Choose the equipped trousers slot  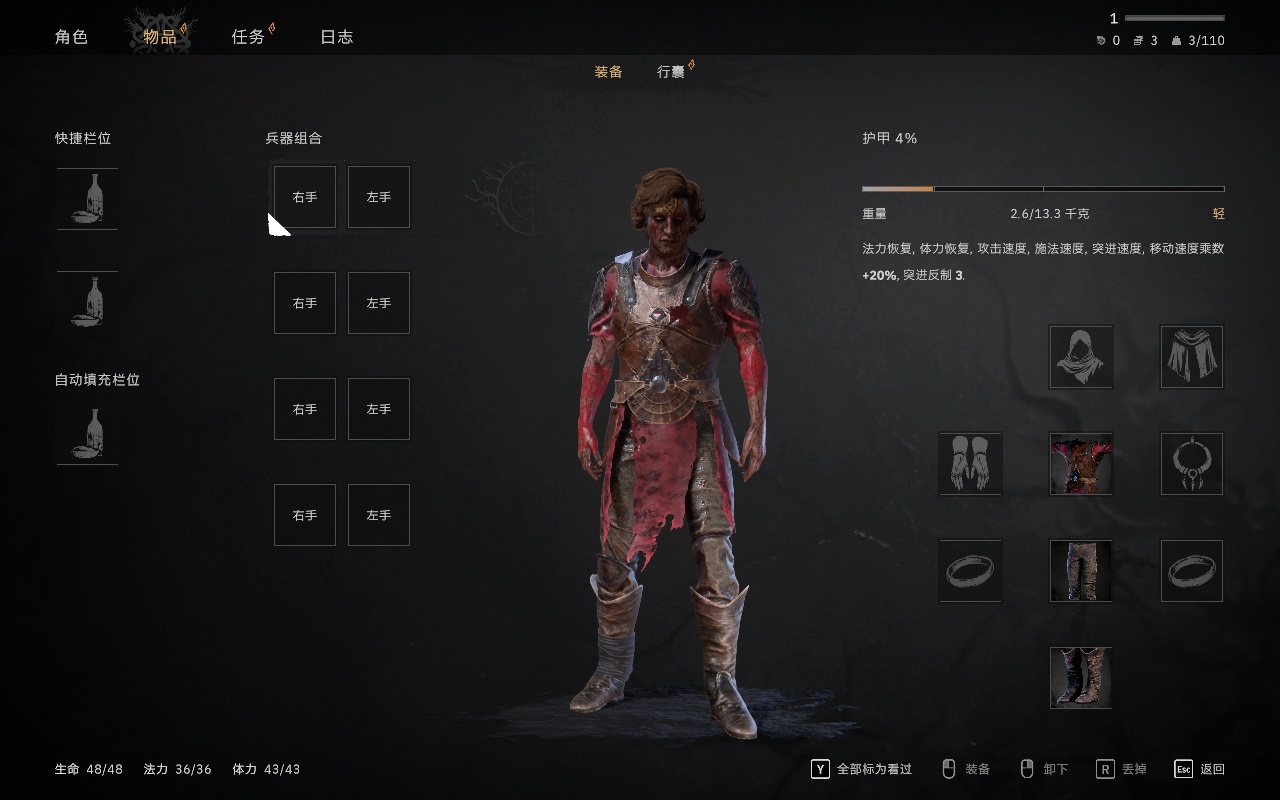1081,571
